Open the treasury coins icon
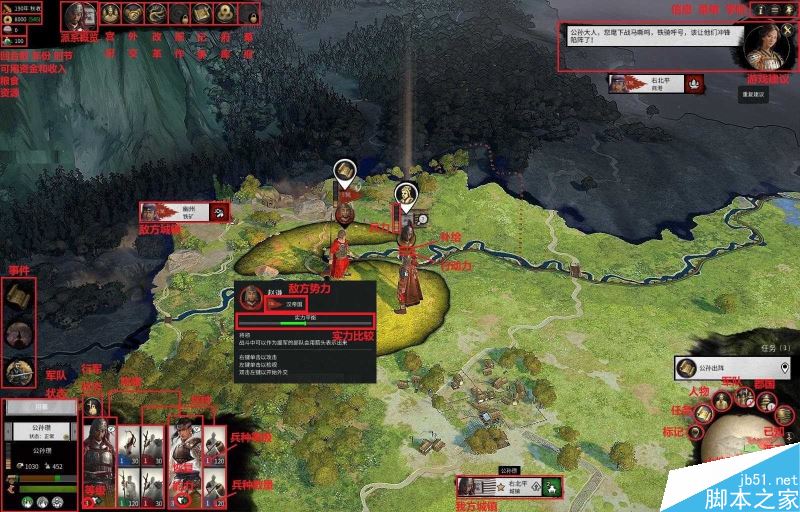This screenshot has width=800, height=512. 225,14
